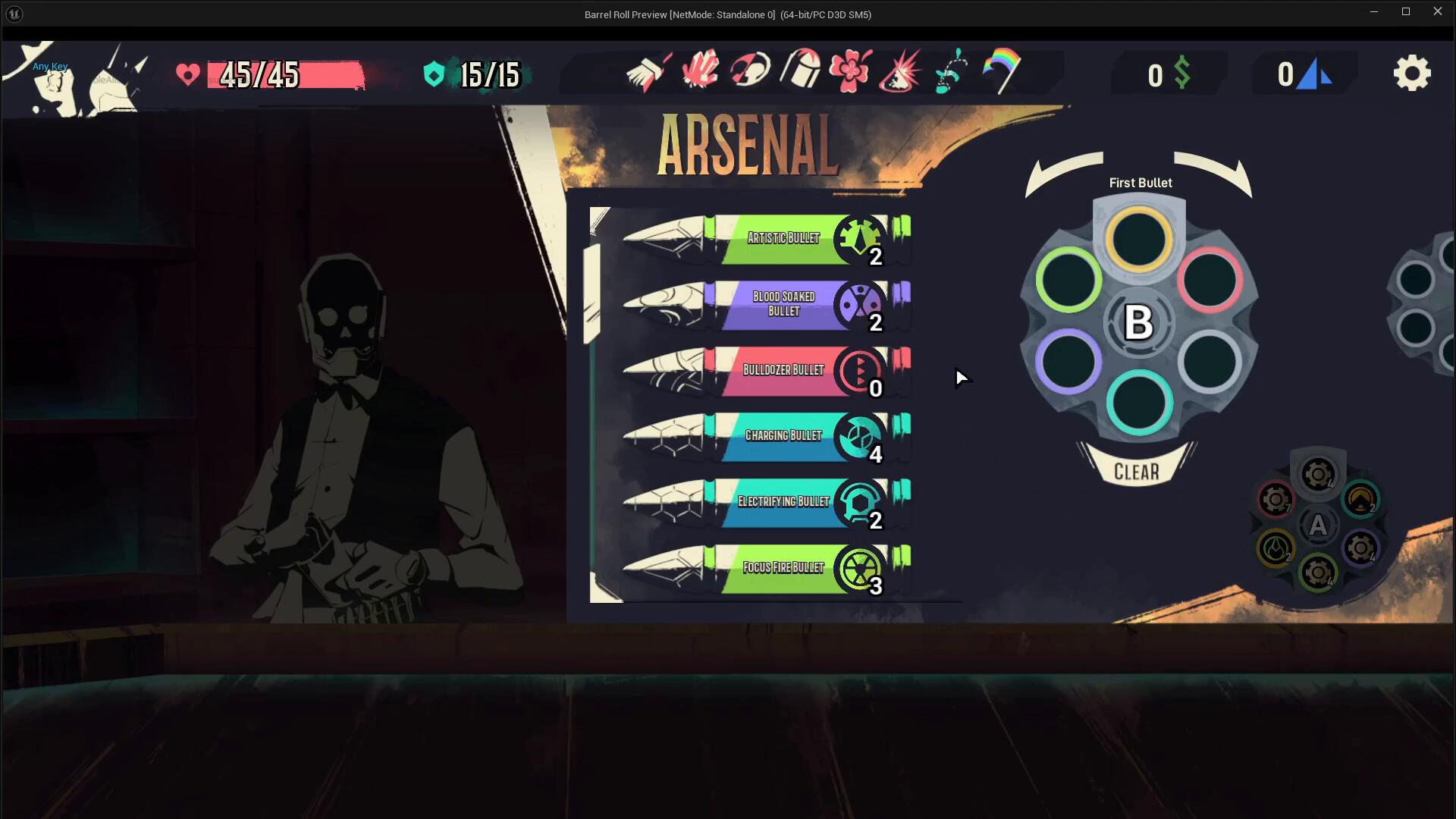Select the purple-ringed chamber
The image size is (1456, 819).
point(1068,362)
